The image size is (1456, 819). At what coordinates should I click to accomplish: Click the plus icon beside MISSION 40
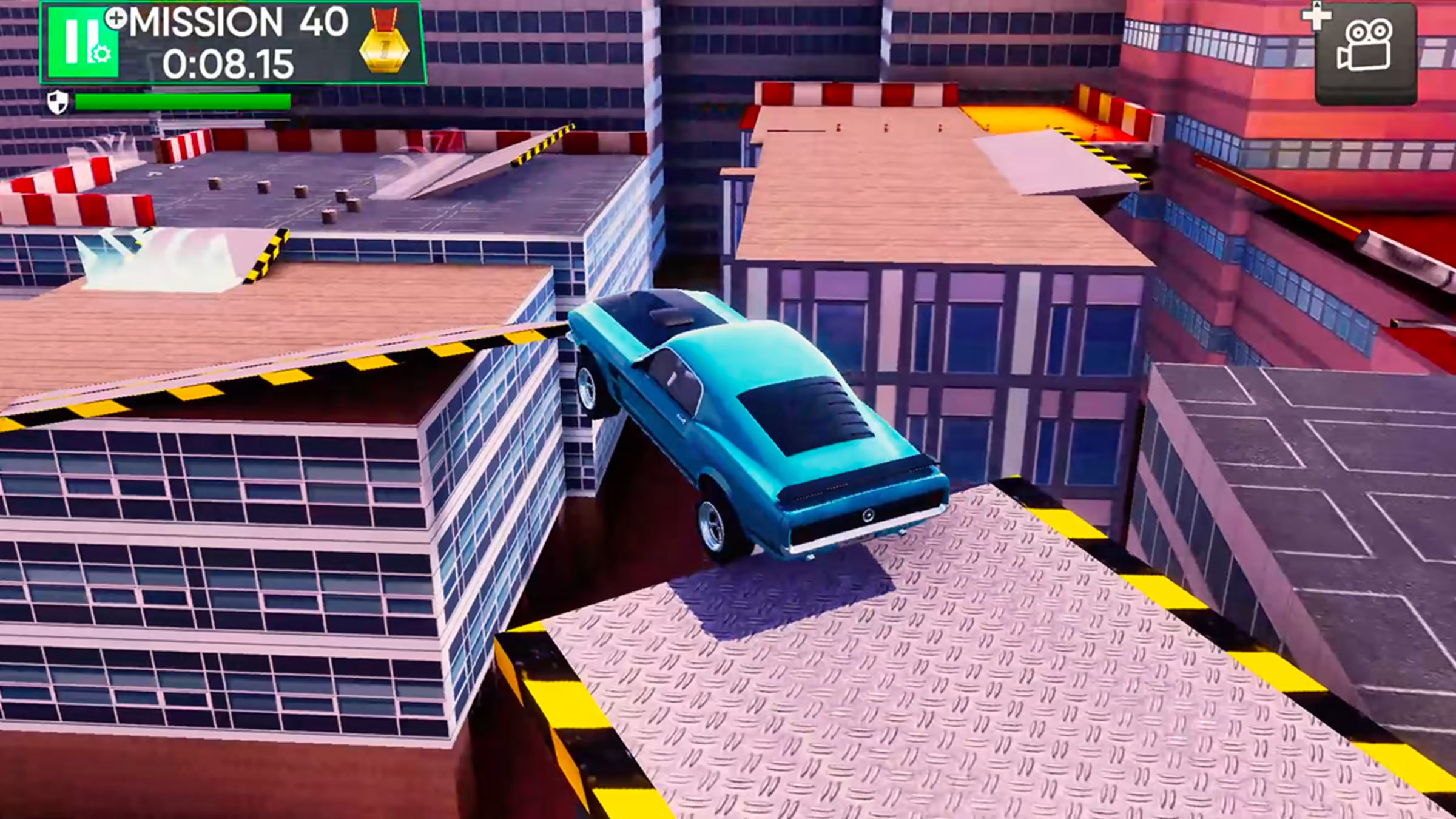coord(116,18)
